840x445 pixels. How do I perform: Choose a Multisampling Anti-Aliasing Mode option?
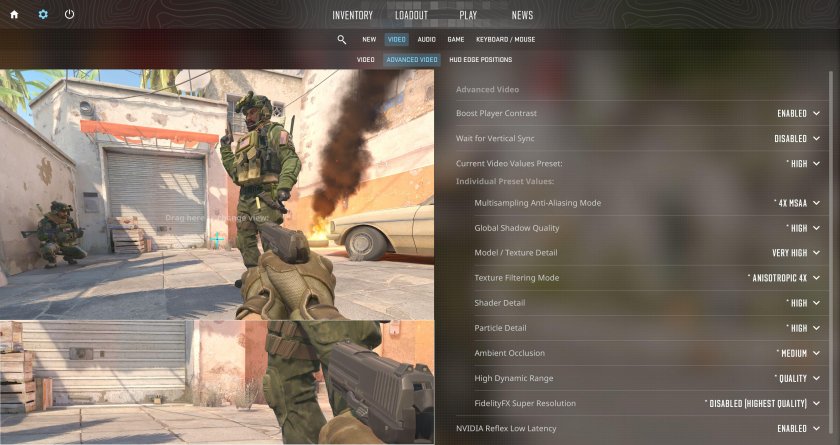[x=797, y=203]
